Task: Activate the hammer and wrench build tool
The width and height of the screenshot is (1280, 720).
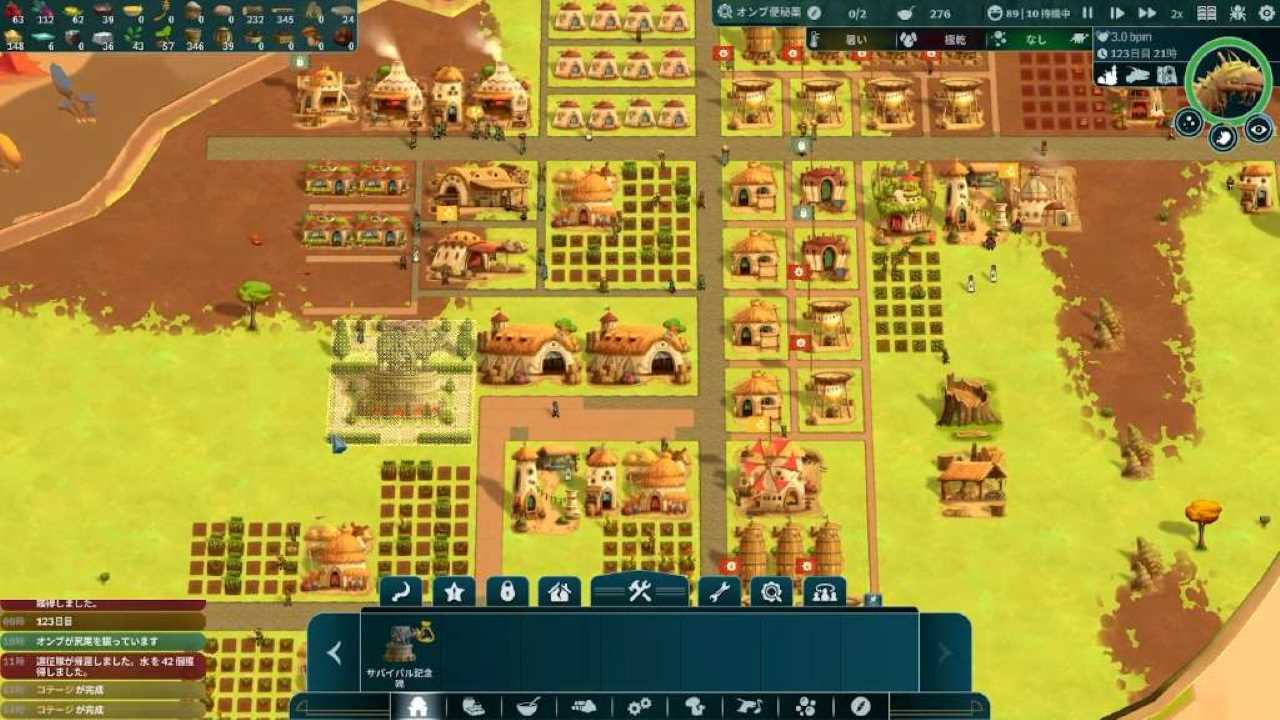Action: click(639, 591)
